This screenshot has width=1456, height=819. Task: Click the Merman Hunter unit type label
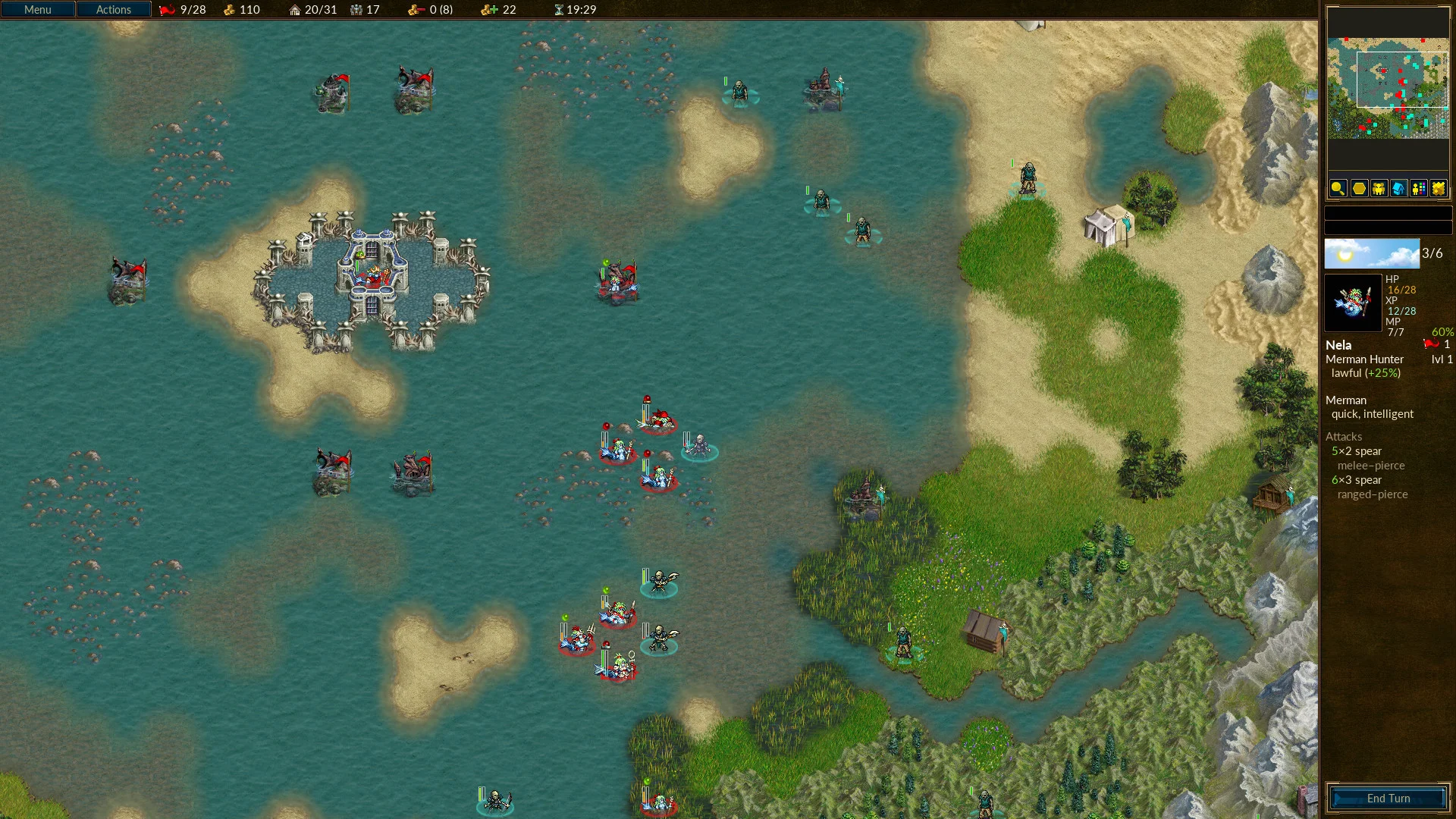pos(1364,359)
